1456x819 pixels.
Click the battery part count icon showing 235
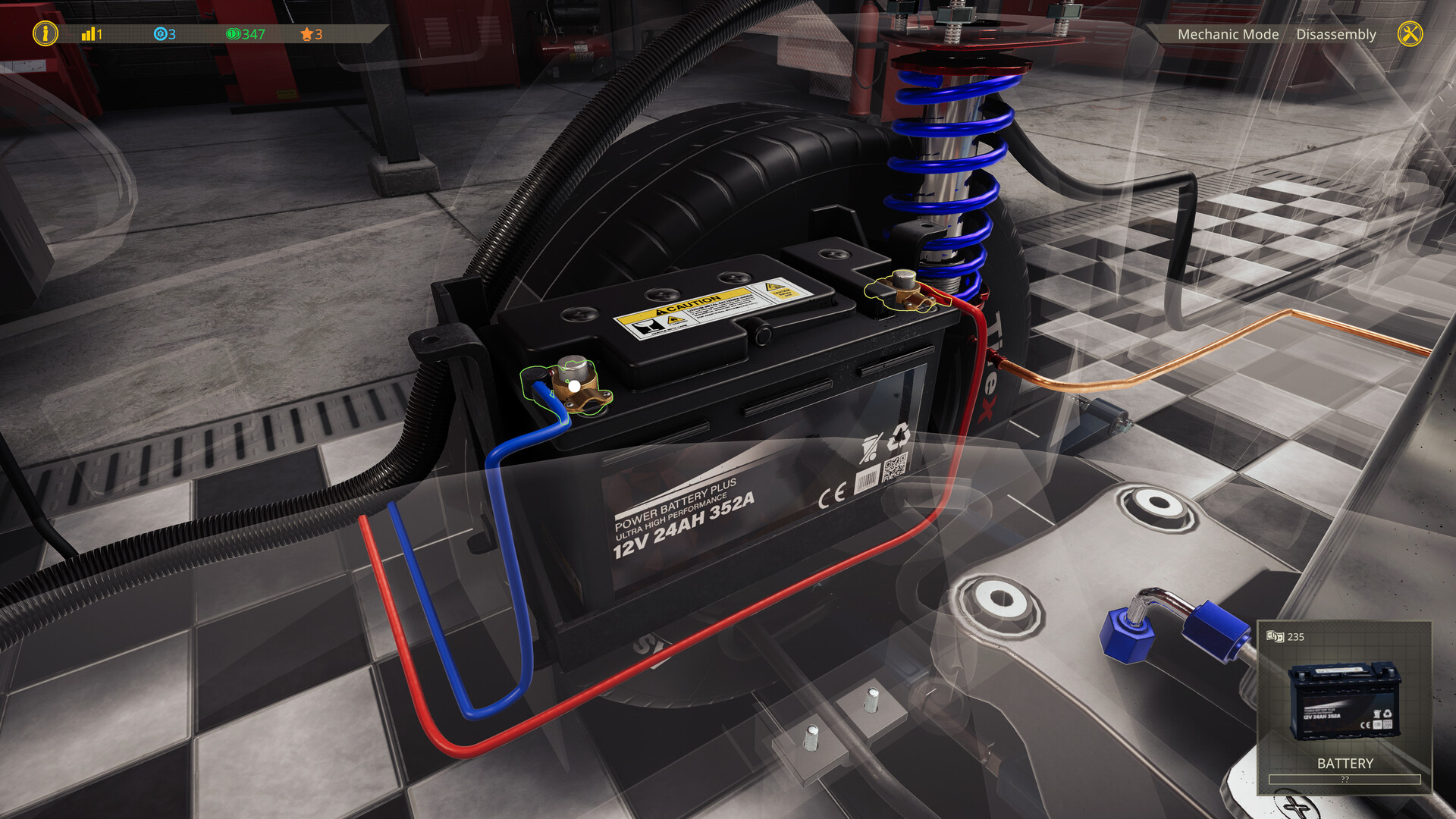click(1276, 638)
